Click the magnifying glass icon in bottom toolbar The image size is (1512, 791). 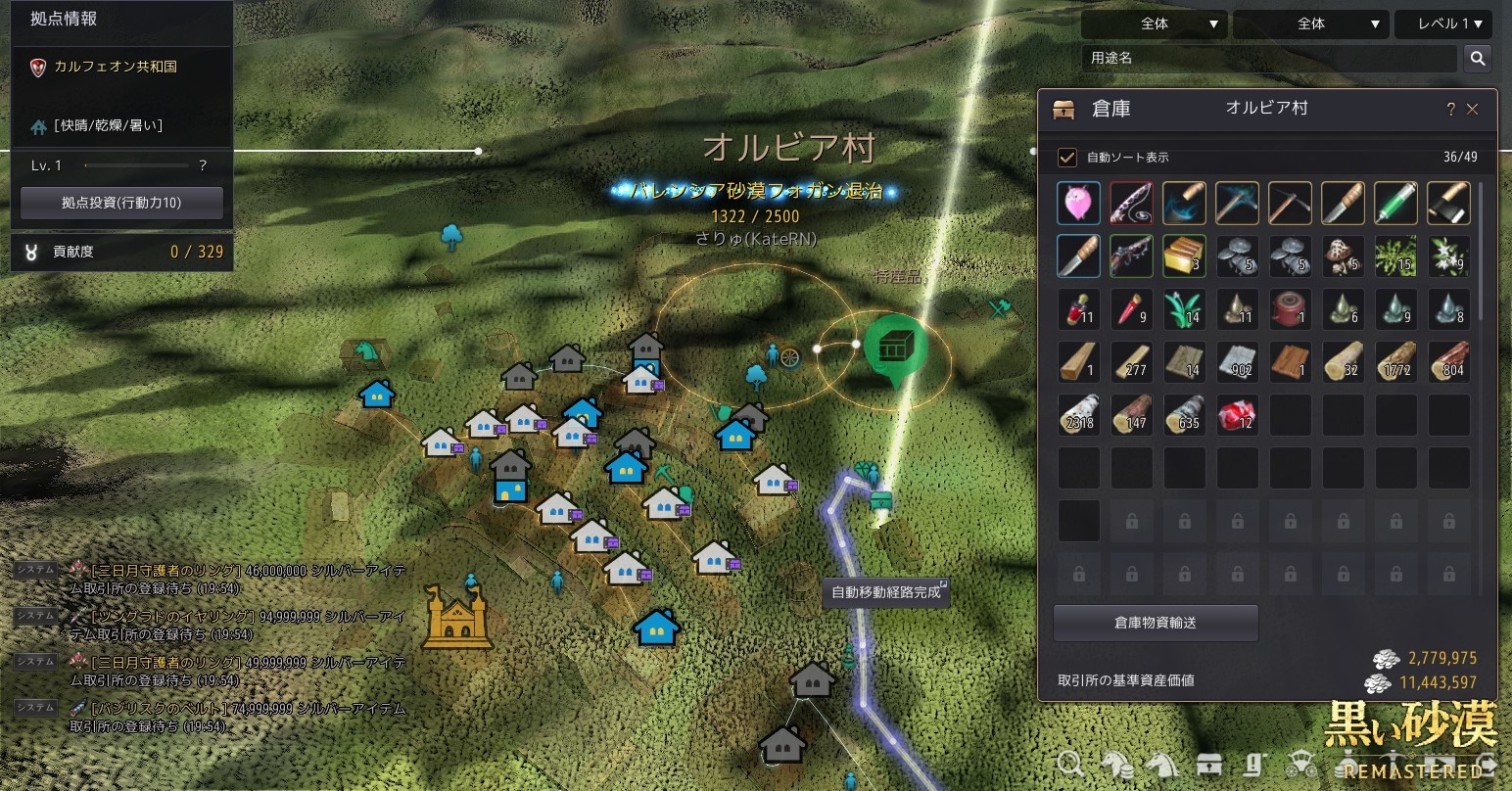click(1070, 765)
